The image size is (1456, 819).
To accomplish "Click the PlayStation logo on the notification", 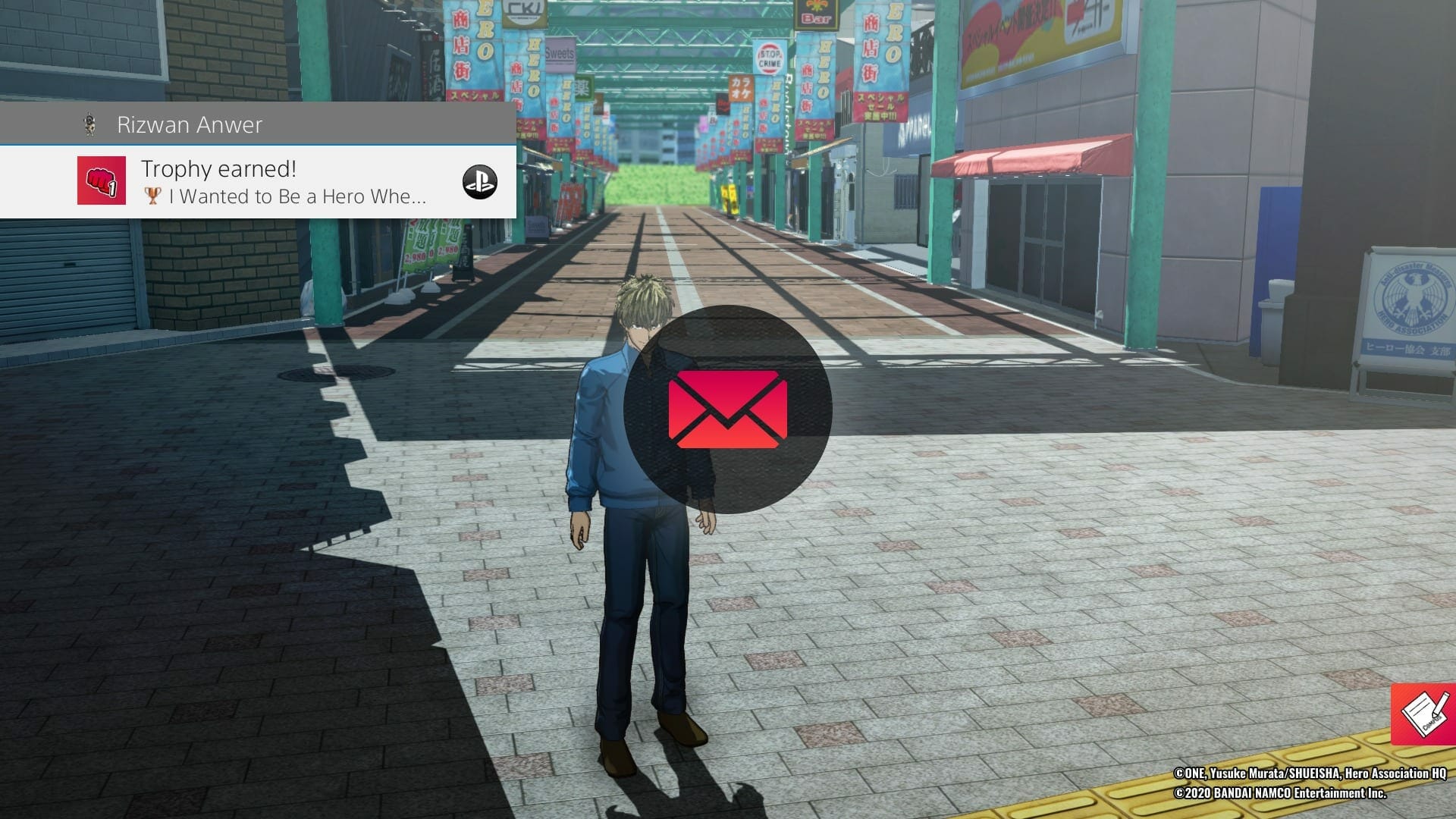I will pyautogui.click(x=479, y=182).
